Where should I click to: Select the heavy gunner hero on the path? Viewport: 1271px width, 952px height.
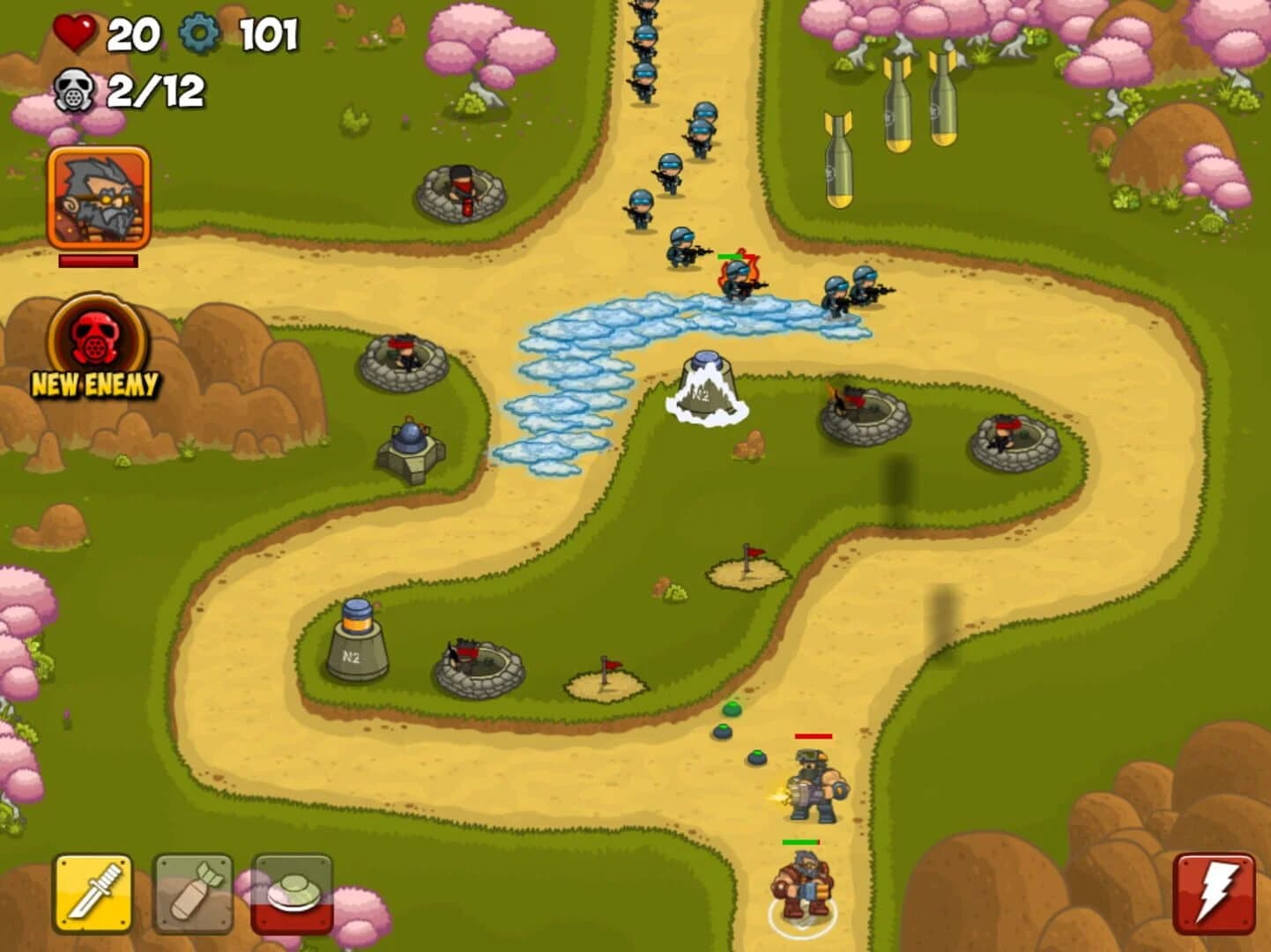coord(813,785)
